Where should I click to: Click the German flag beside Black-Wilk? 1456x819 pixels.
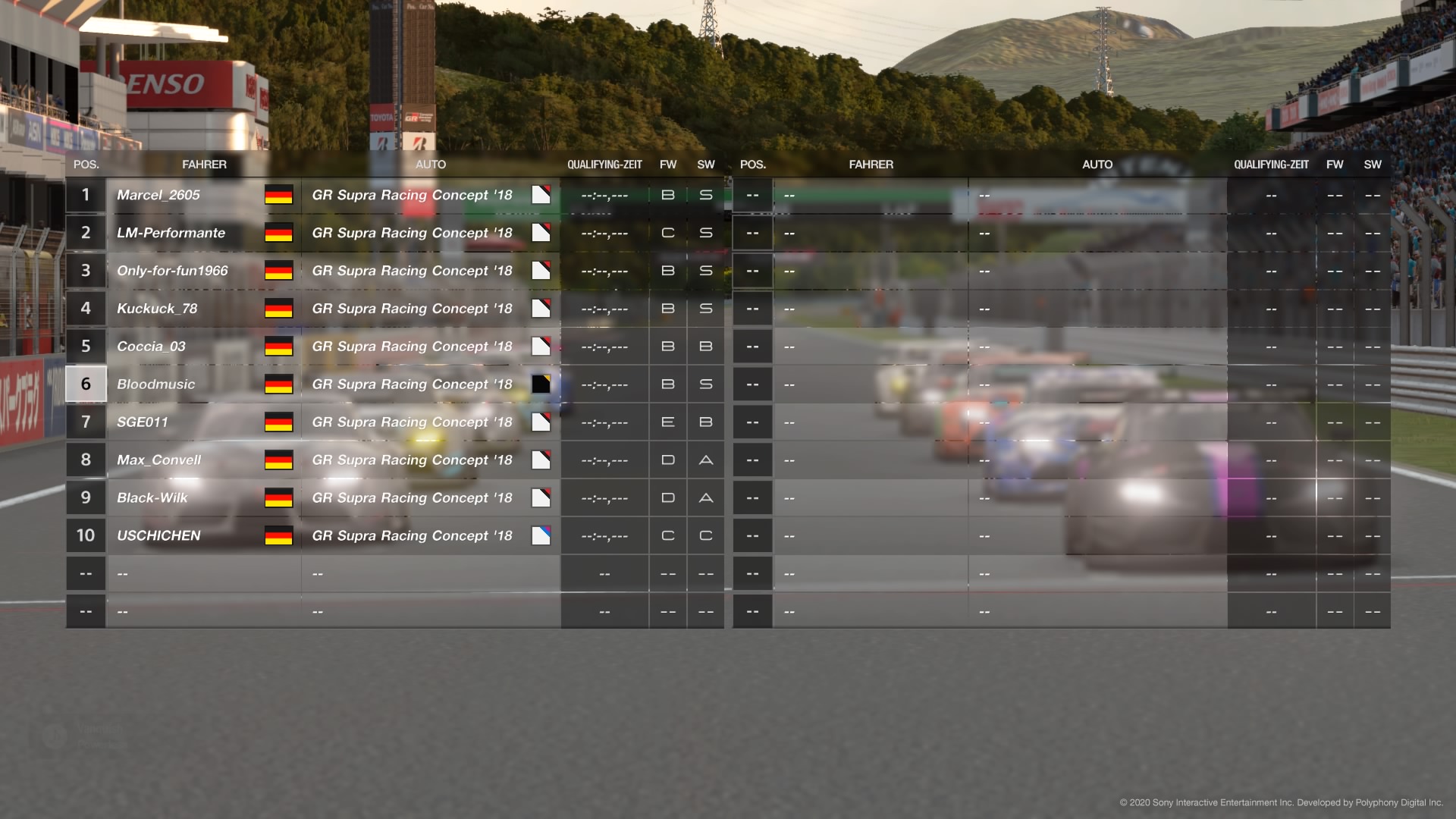point(278,498)
